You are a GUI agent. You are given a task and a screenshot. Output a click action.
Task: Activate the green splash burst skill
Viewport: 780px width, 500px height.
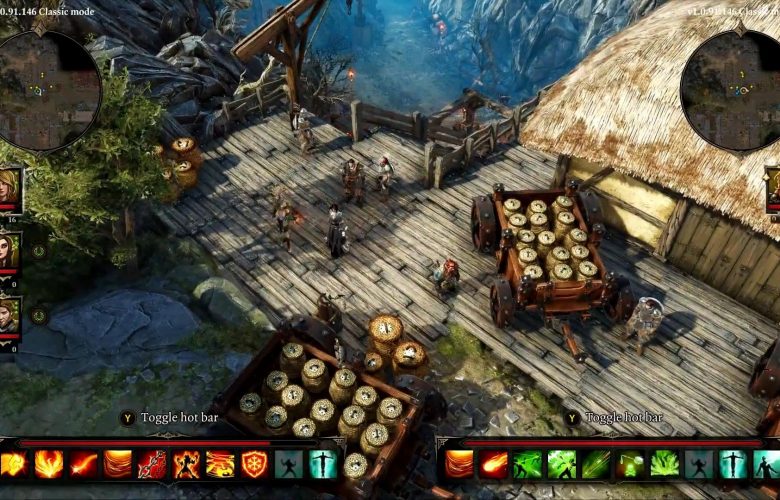coord(664,464)
